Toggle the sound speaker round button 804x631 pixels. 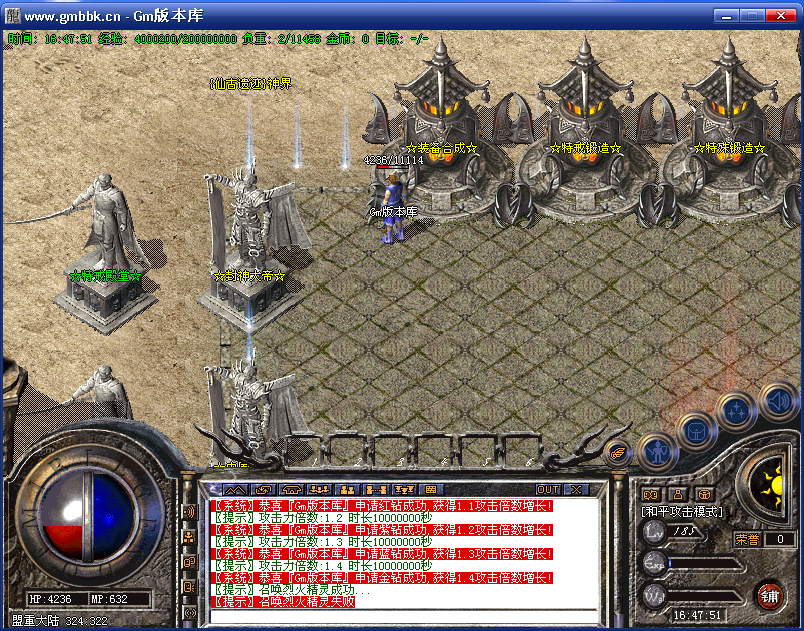tap(776, 402)
